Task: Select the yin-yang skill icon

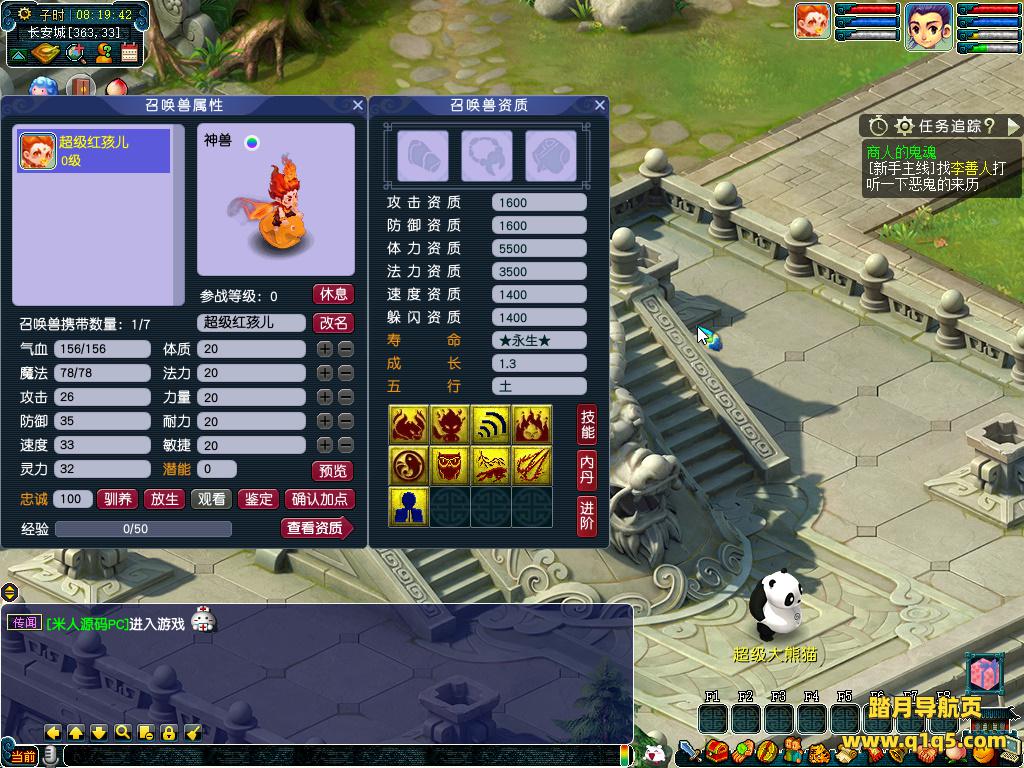Action: 408,466
